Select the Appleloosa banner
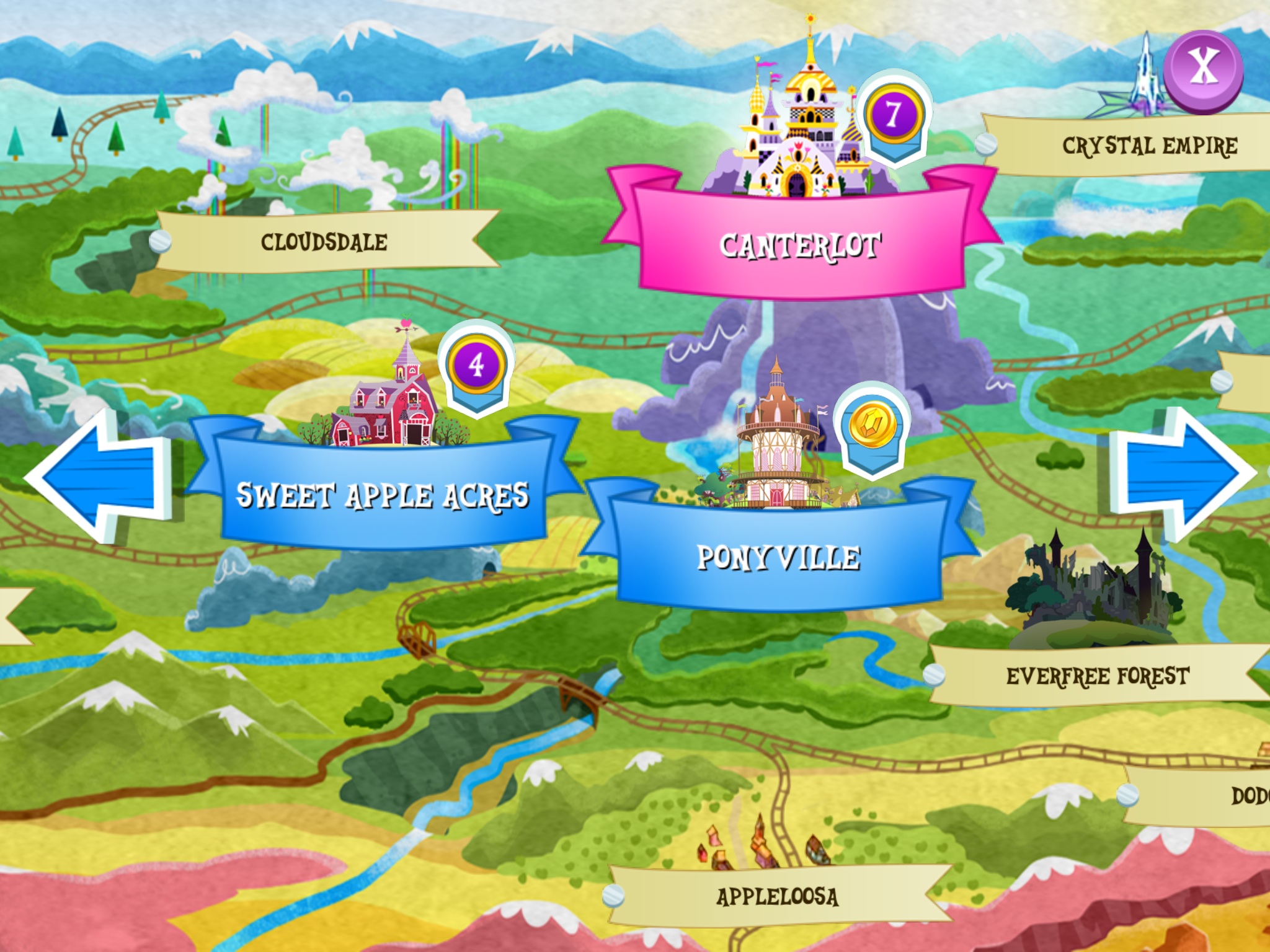Screen dimensions: 1270x952 (x=777, y=896)
